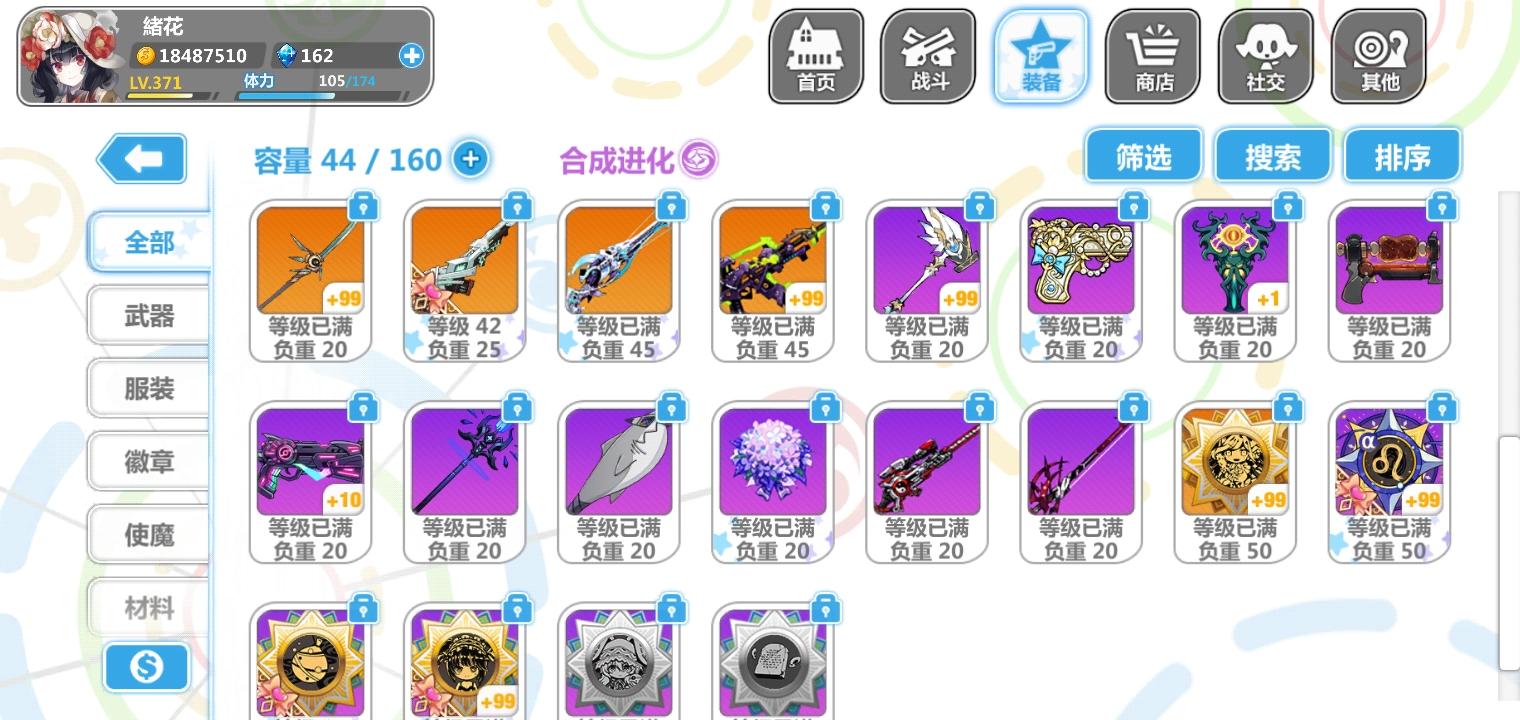Open the 商店 shop cart icon
Screen dimensions: 1520x720
(x=1152, y=57)
